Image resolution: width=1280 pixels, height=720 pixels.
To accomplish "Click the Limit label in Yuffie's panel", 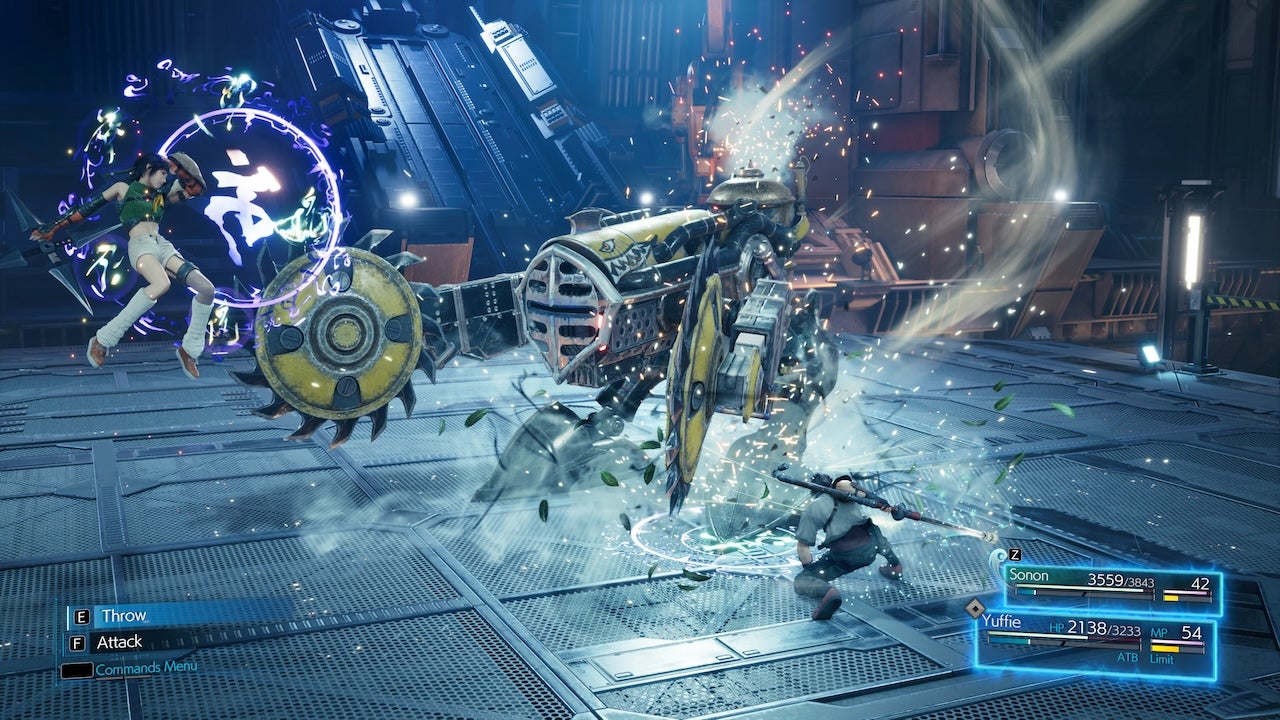I will [1163, 659].
